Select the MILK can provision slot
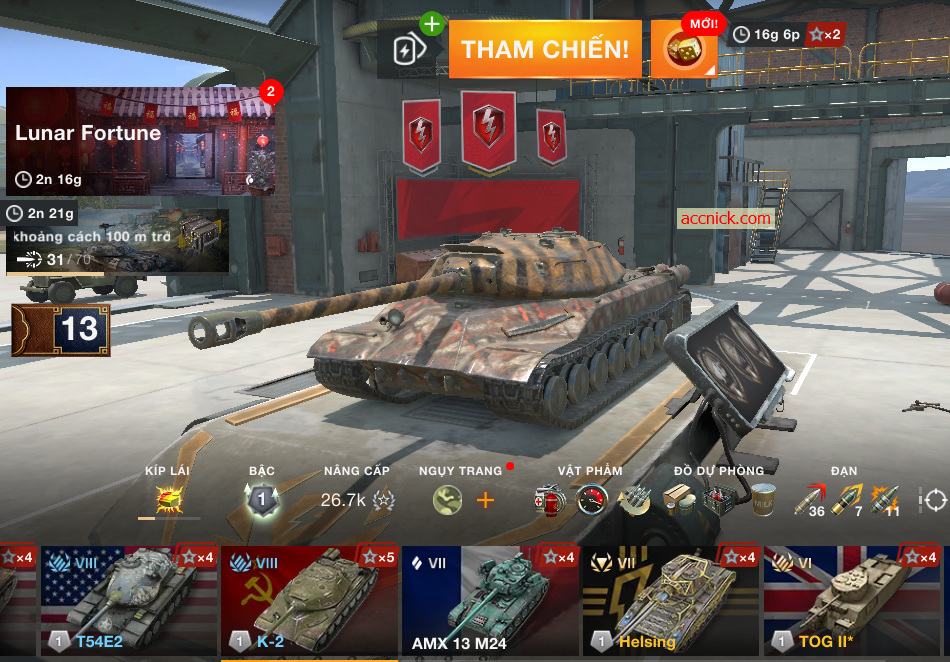 (x=765, y=499)
